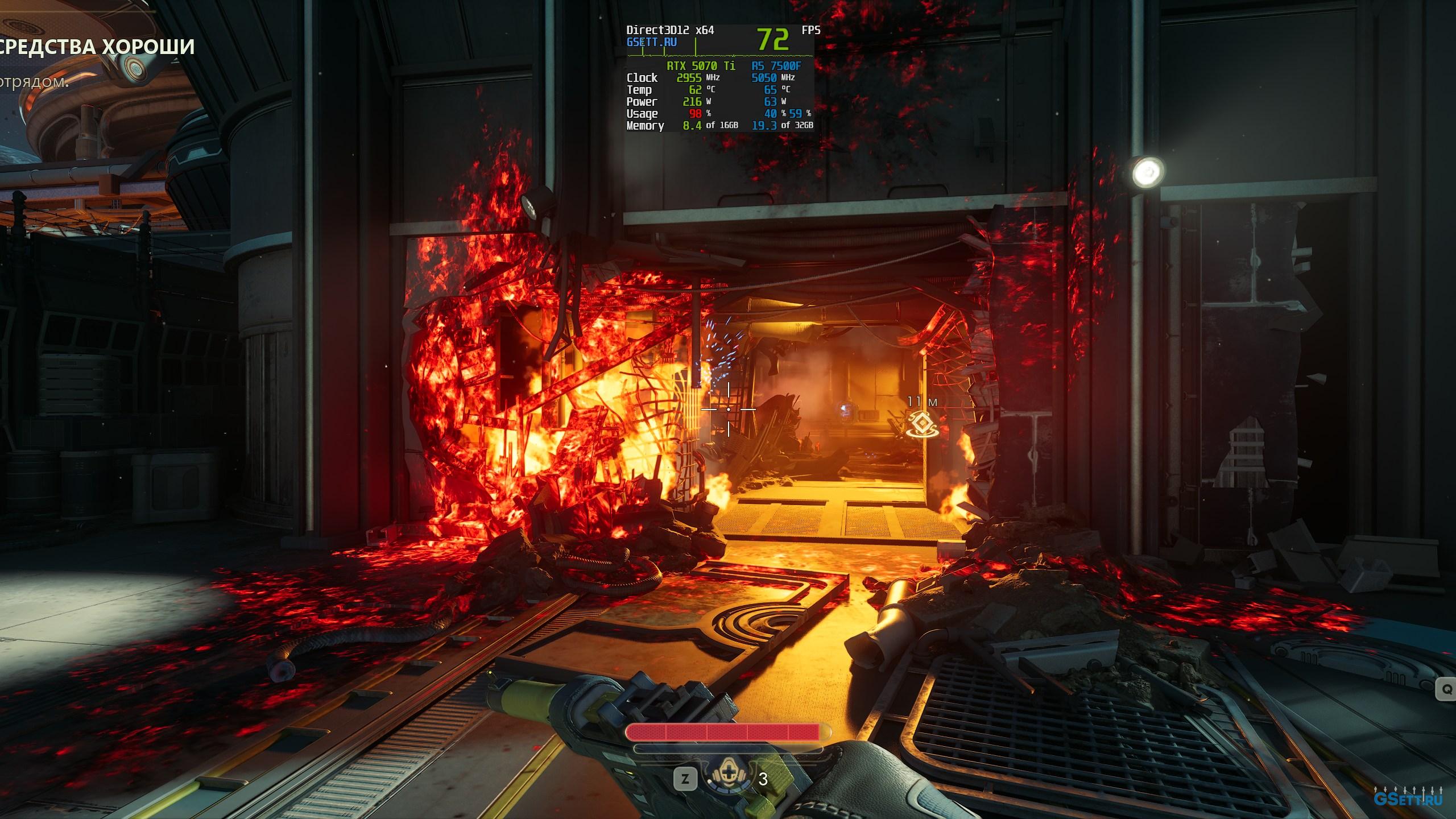1456x819 pixels.
Task: Click the GSETT.RU link in the performance overlay
Action: click(x=651, y=42)
